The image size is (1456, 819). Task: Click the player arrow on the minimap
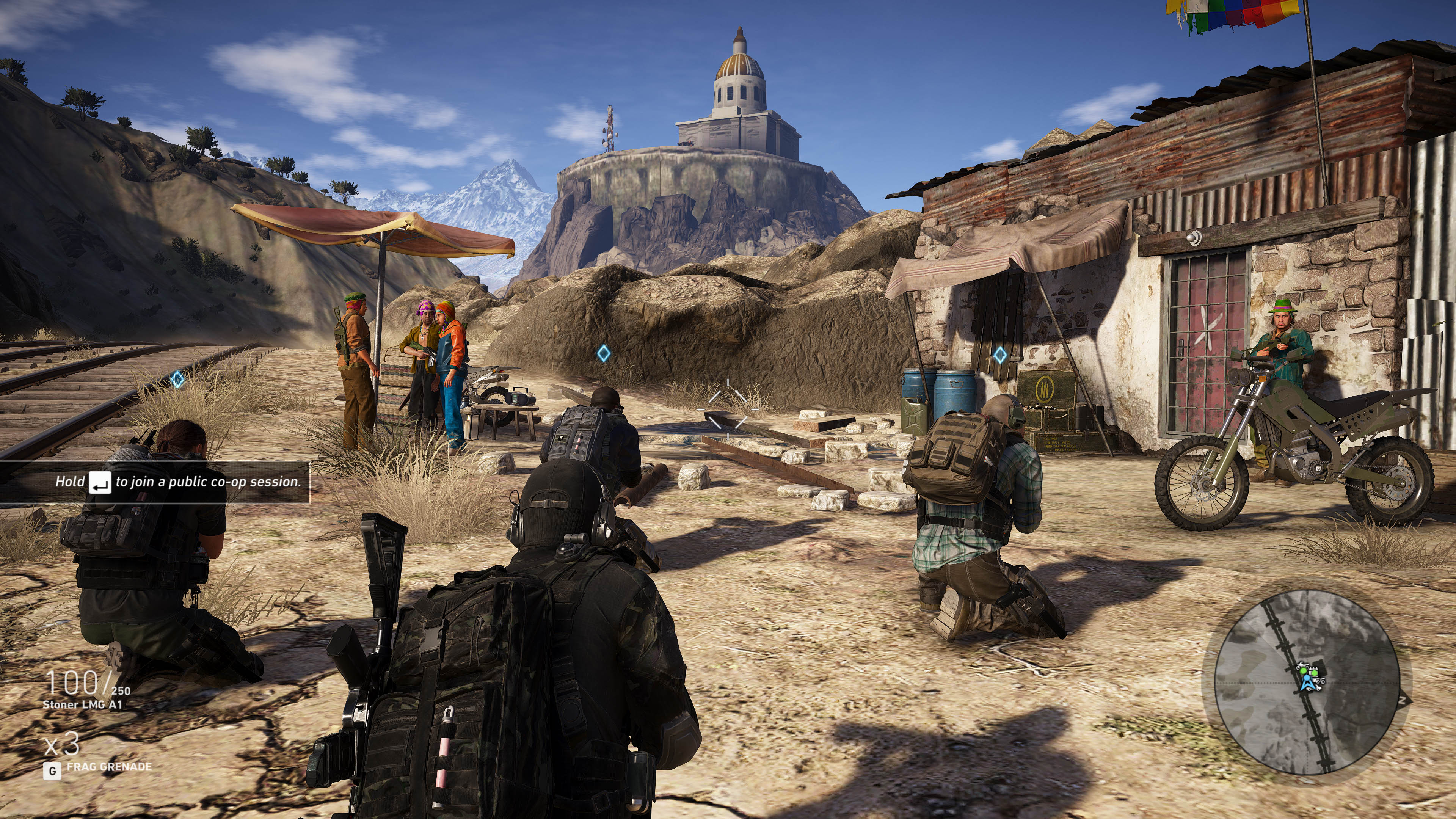[x=1308, y=684]
